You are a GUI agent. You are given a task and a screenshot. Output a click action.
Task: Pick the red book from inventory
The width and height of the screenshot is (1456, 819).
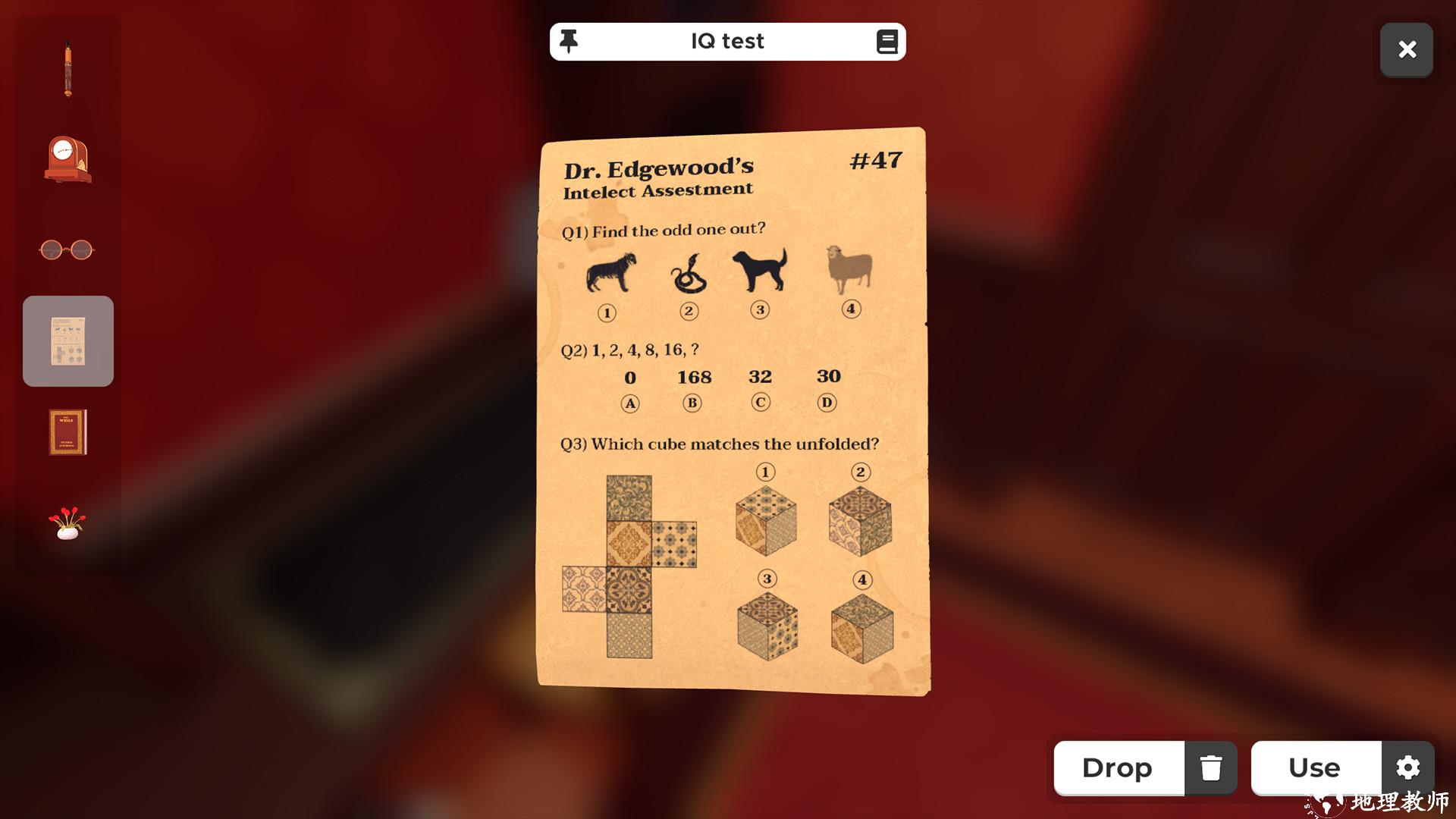(68, 432)
